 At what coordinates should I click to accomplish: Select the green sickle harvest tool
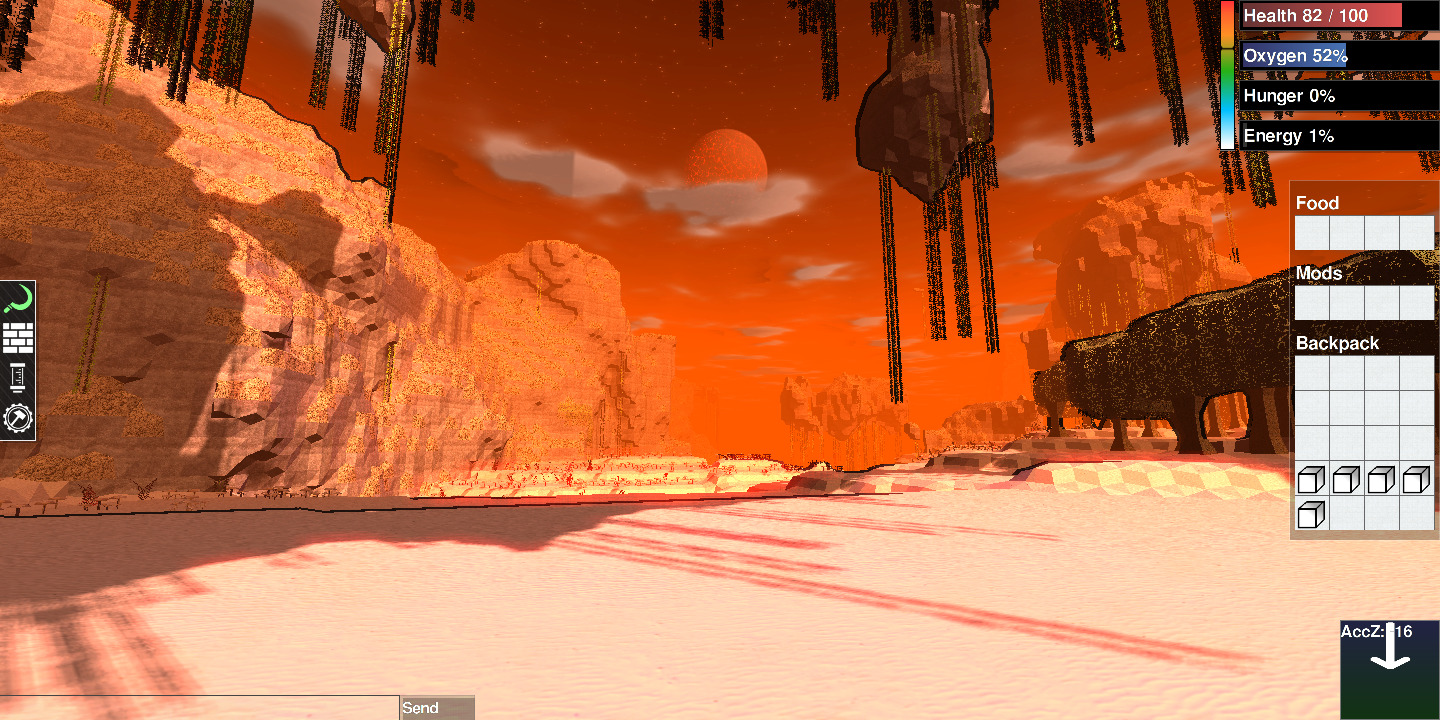click(x=18, y=299)
